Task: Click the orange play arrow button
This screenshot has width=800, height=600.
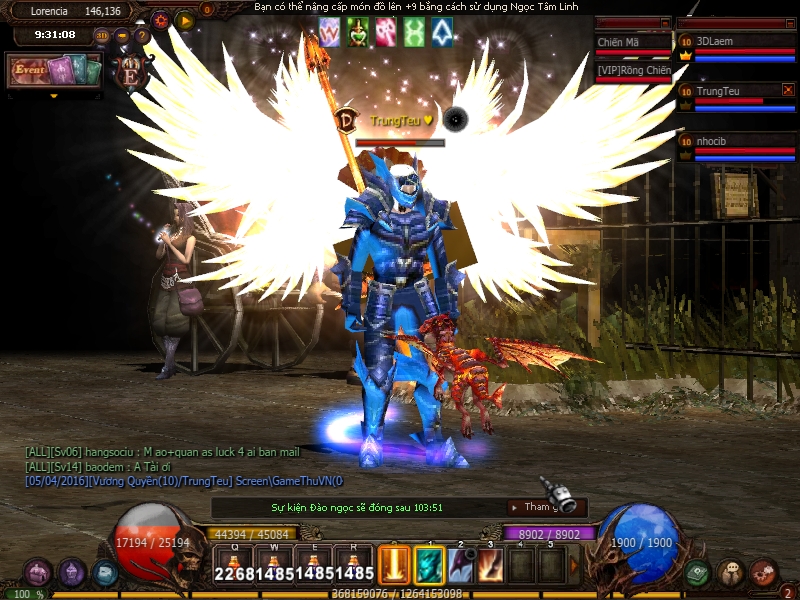Action: tap(185, 19)
